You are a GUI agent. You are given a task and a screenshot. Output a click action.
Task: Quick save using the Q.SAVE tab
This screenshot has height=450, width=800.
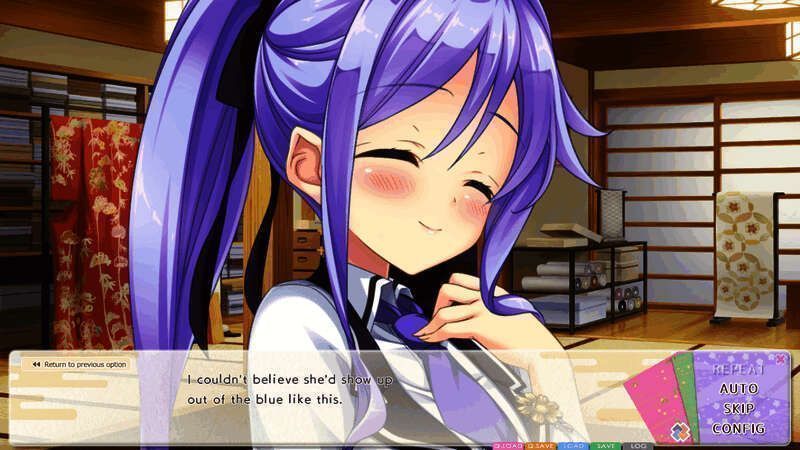click(541, 445)
